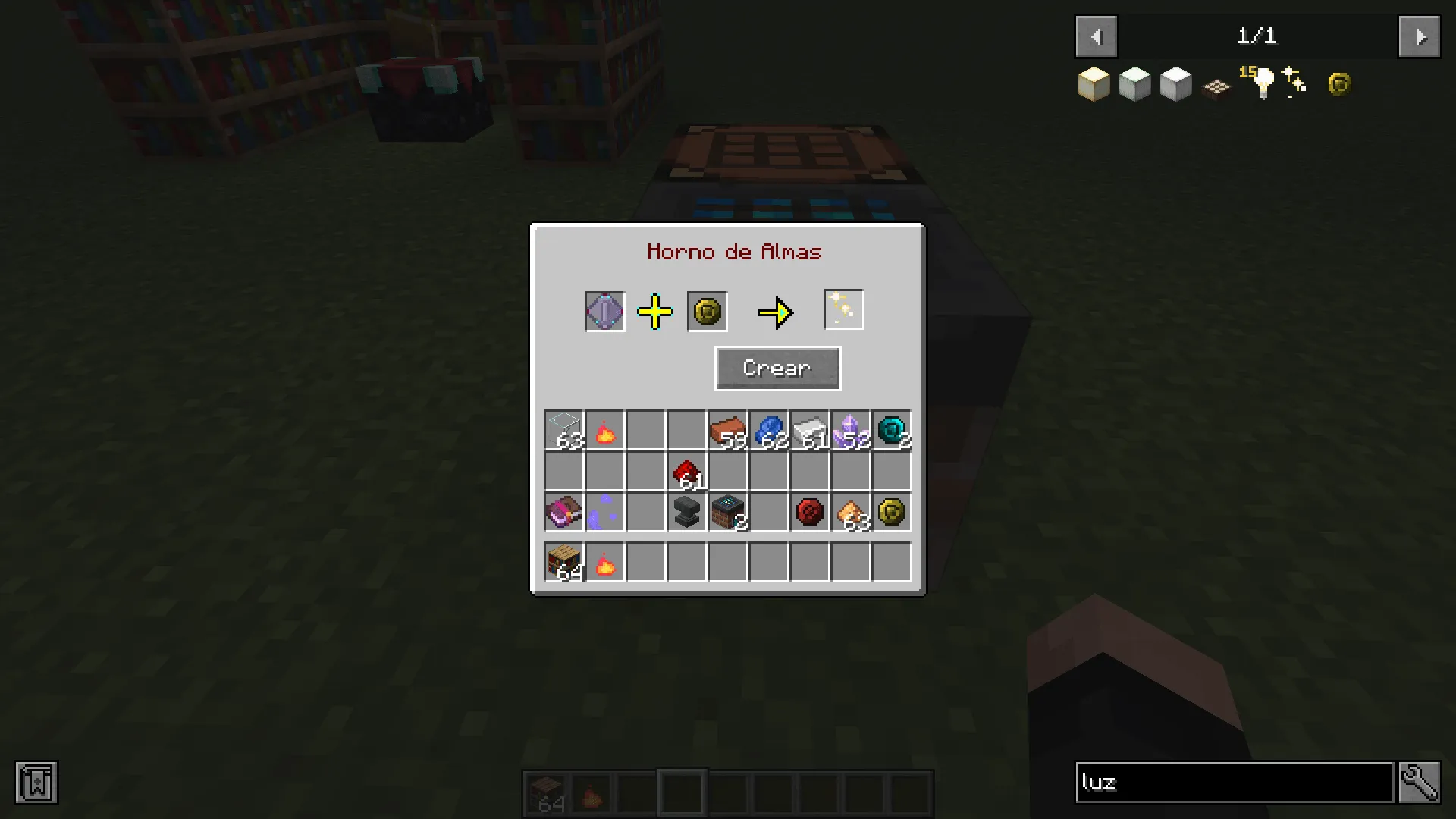This screenshot has width=1456, height=819.
Task: Select the gold coin ingredient in the recipe
Action: pyautogui.click(x=706, y=311)
